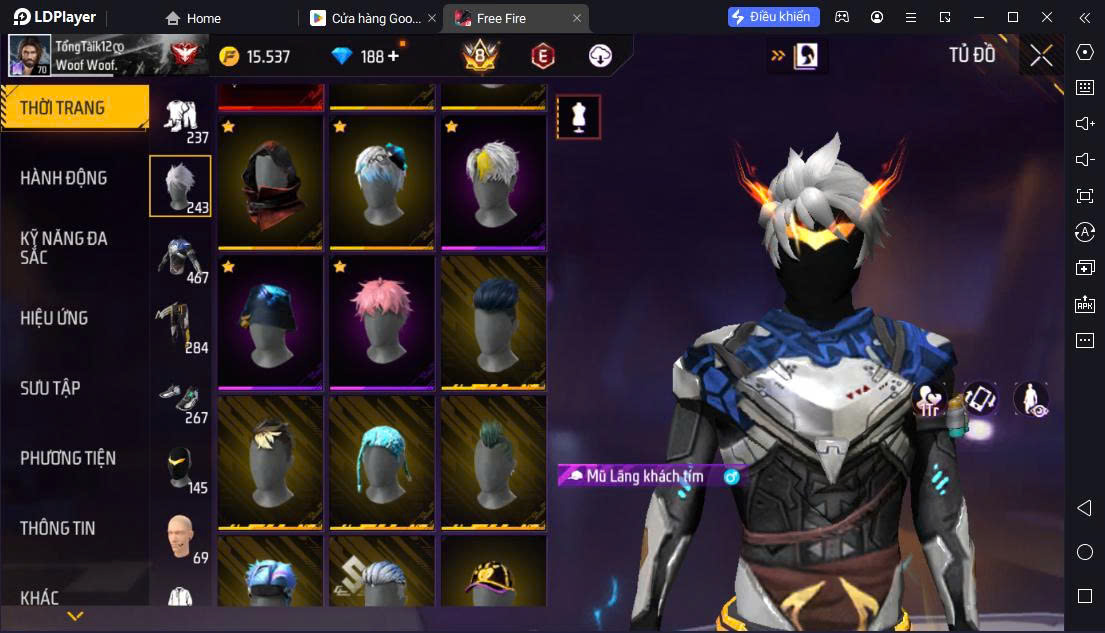The height and width of the screenshot is (633, 1105).
Task: Select the HIỆU ỨNG category
Action: point(55,318)
